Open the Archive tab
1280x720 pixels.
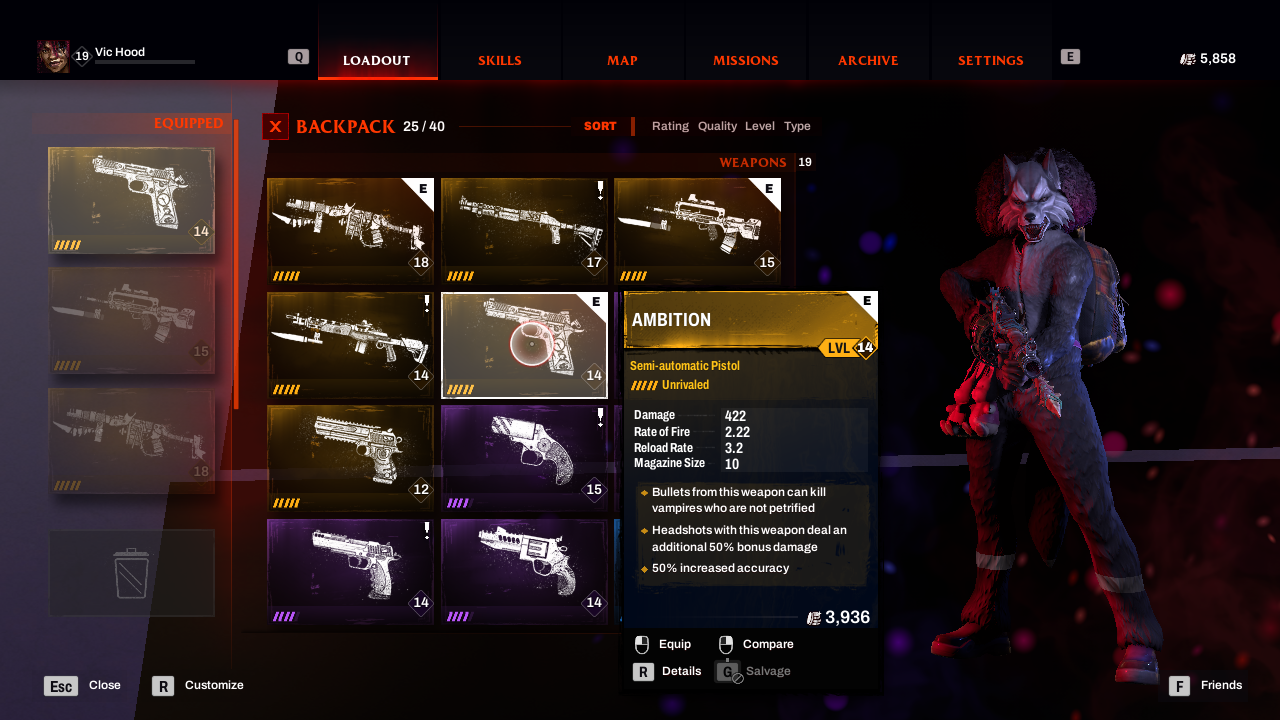point(868,60)
